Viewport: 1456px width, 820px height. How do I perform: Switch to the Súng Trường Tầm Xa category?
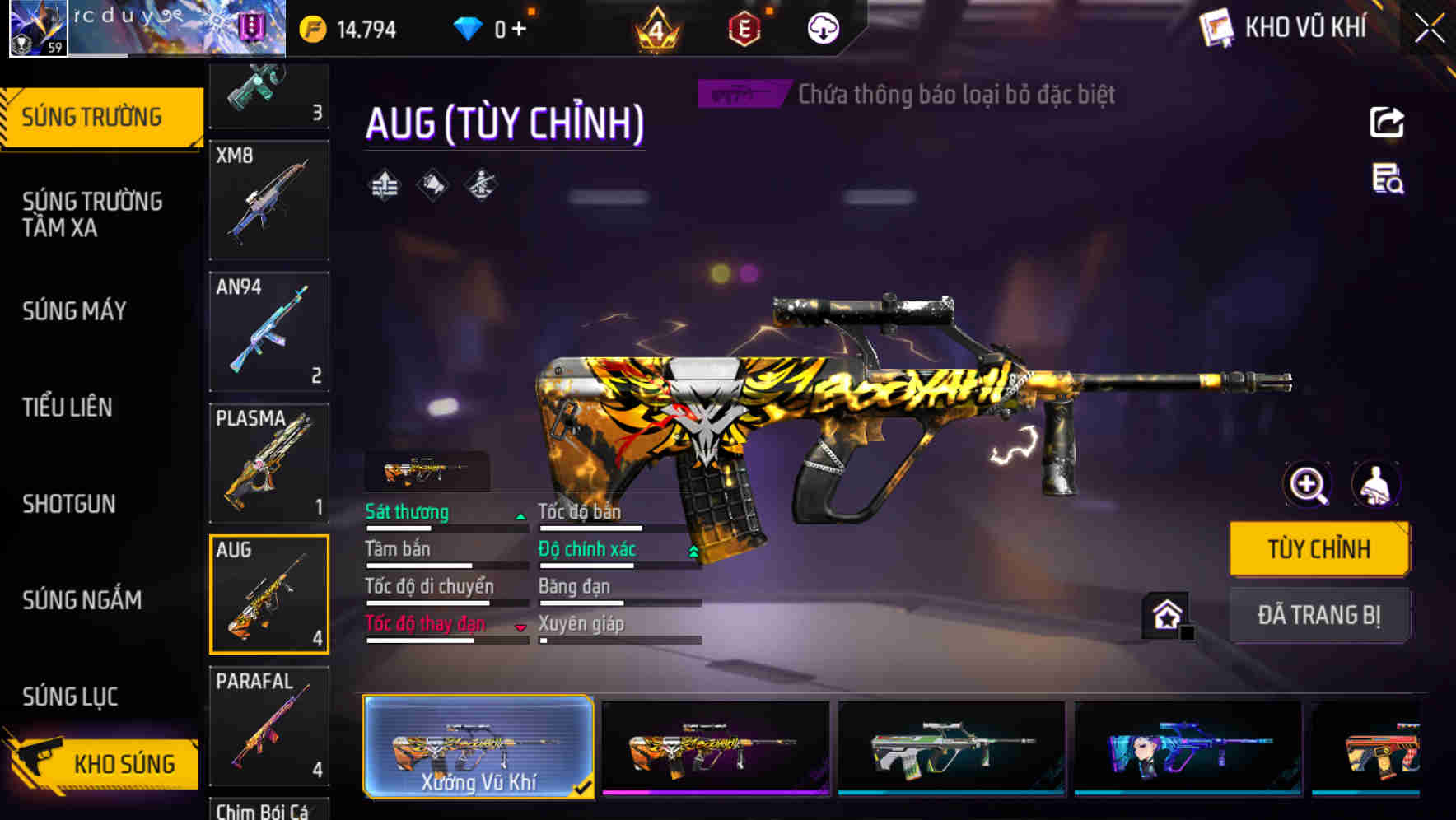(x=92, y=214)
